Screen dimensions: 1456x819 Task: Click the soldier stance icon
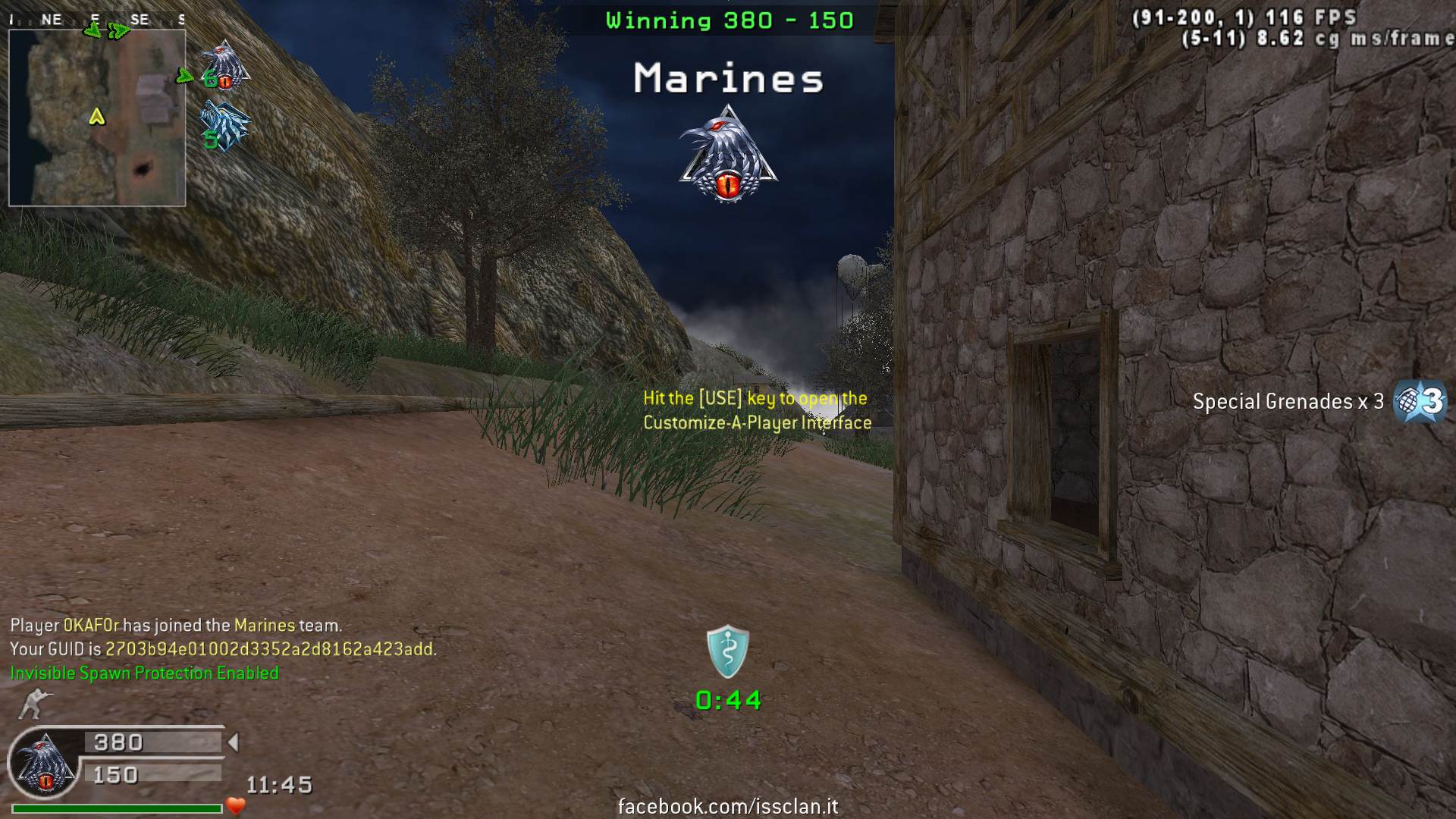click(x=33, y=703)
